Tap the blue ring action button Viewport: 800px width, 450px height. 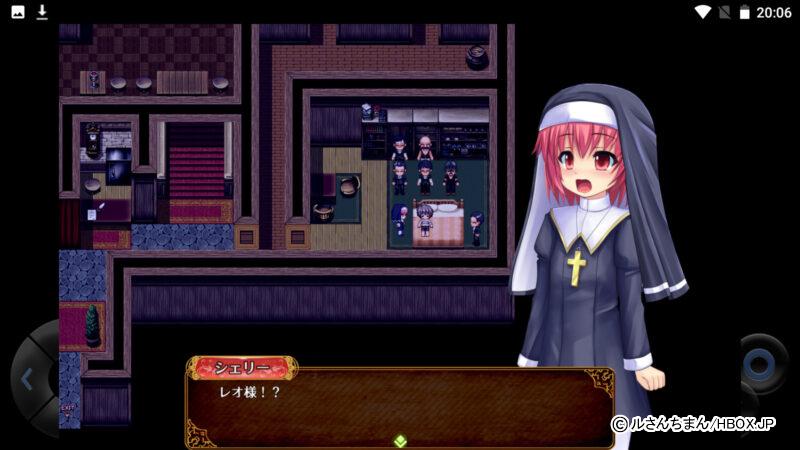point(762,364)
